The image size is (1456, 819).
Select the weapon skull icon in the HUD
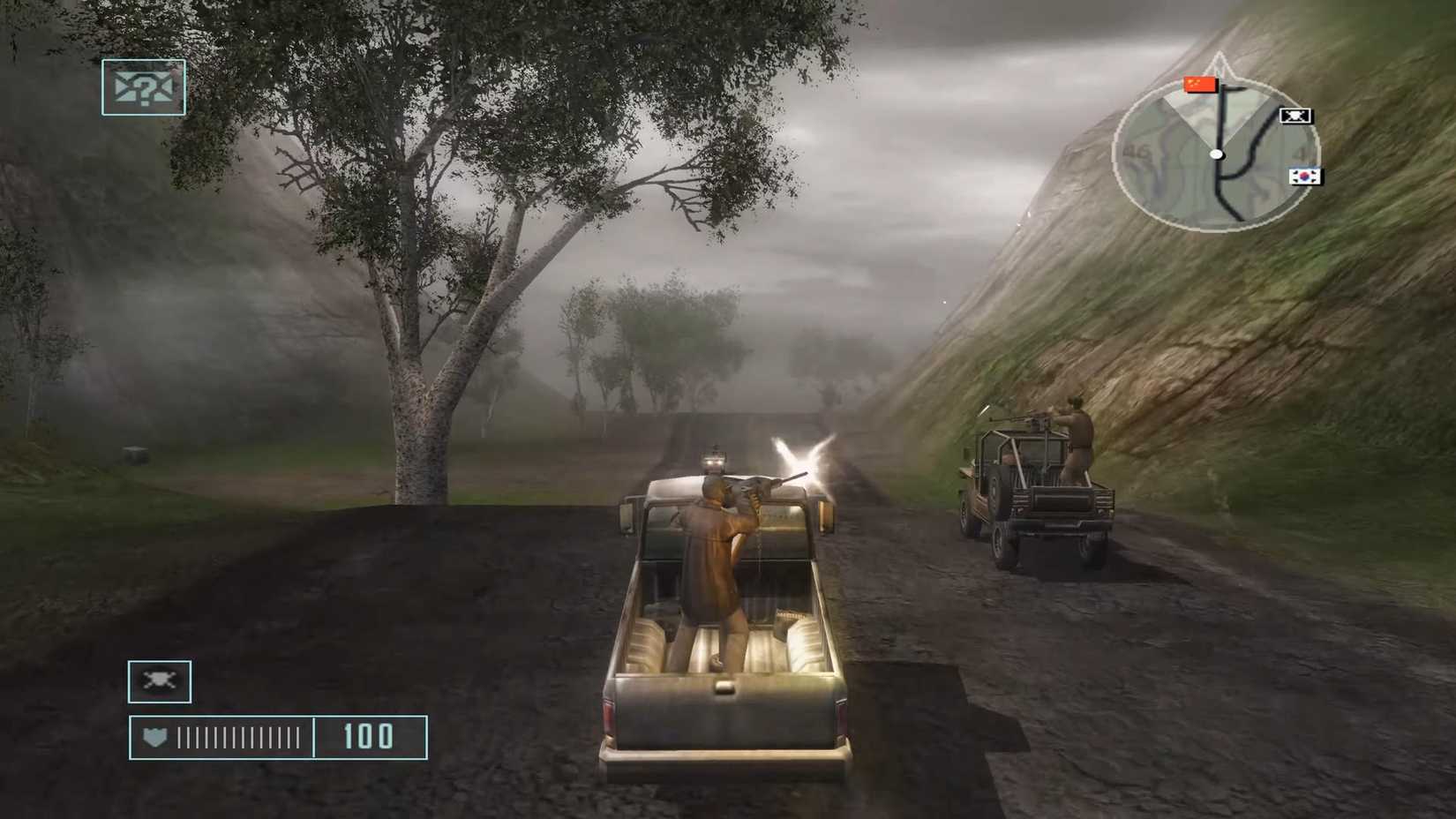[x=160, y=680]
